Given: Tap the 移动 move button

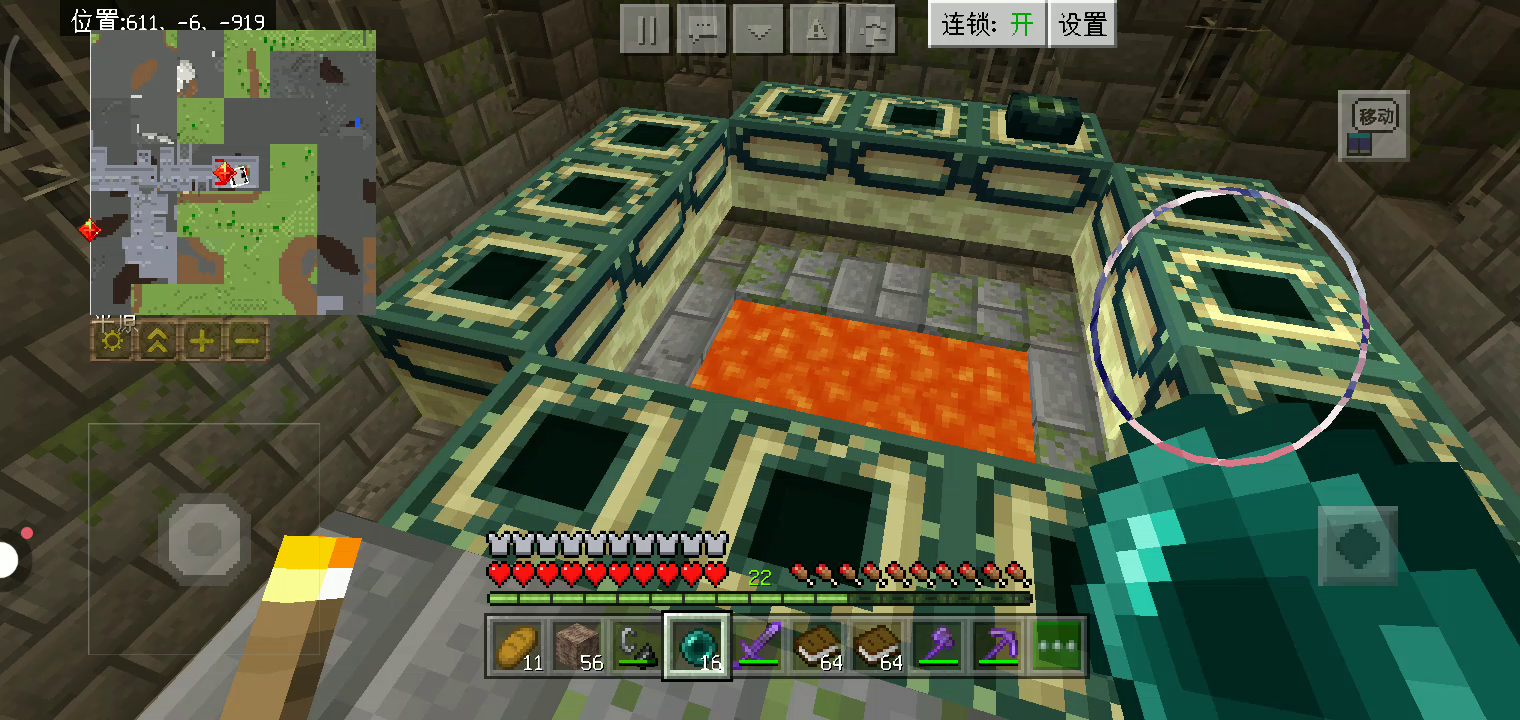Looking at the screenshot, I should 1374,125.
